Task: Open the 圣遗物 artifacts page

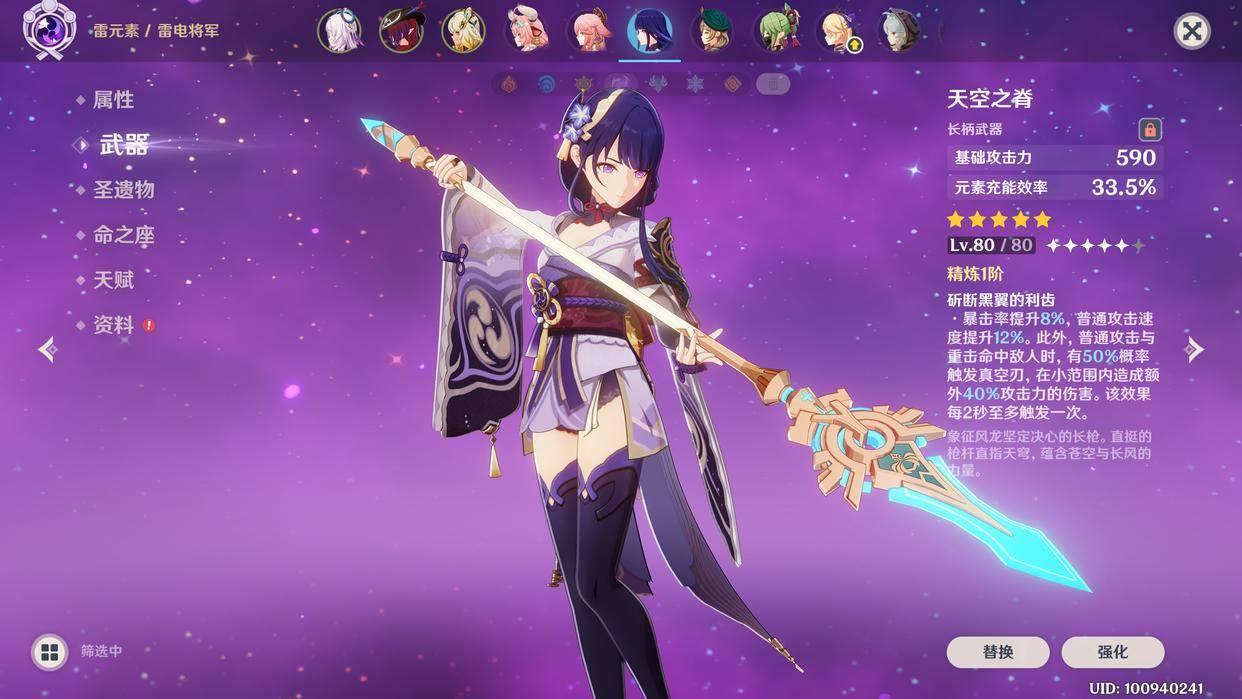Action: click(x=123, y=190)
